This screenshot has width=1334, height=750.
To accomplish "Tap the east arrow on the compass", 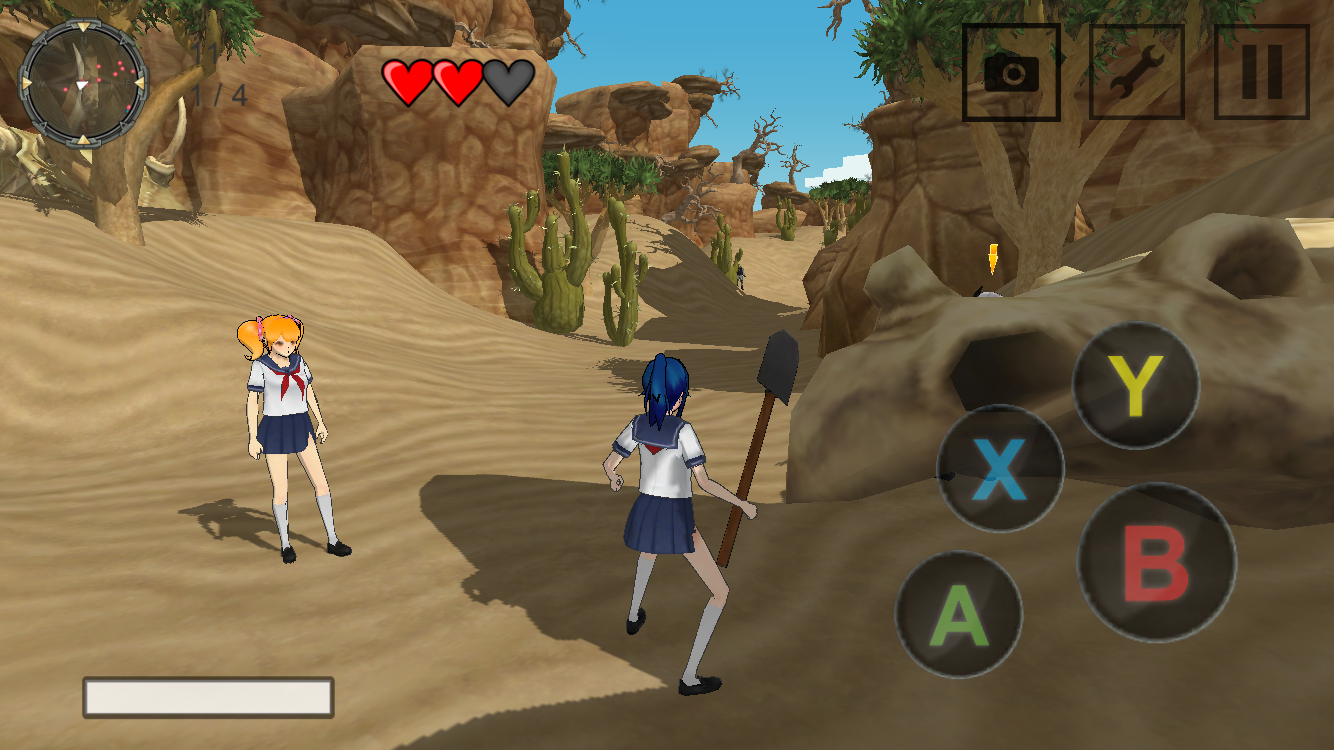I will 141,84.
